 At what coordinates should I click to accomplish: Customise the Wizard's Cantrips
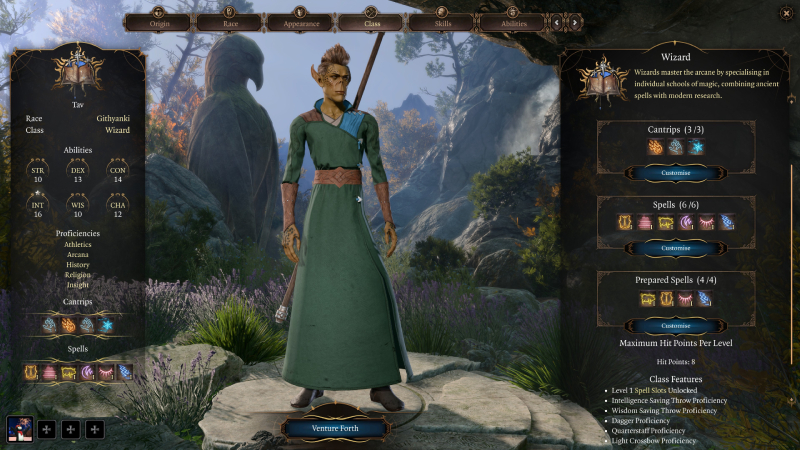coord(676,173)
